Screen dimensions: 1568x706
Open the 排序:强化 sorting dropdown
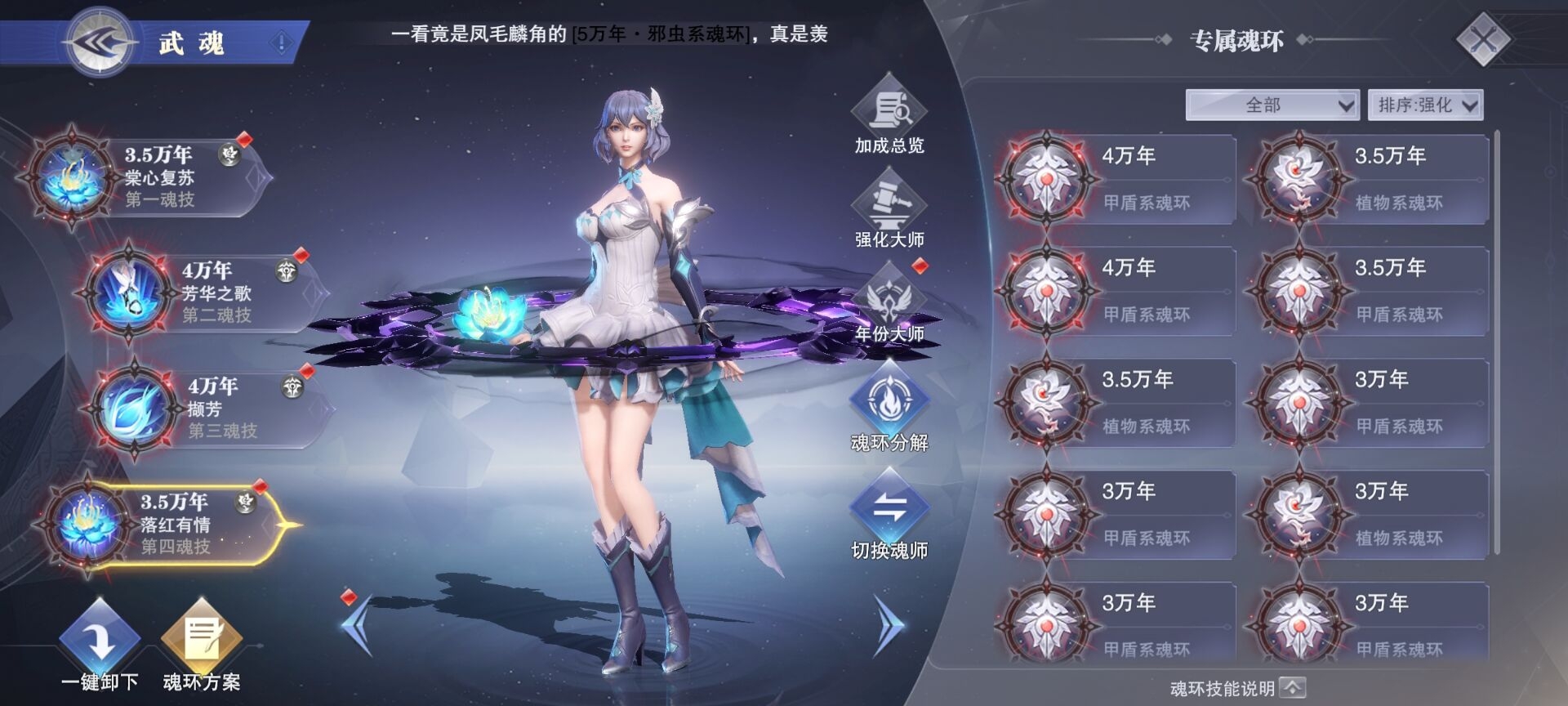1425,104
